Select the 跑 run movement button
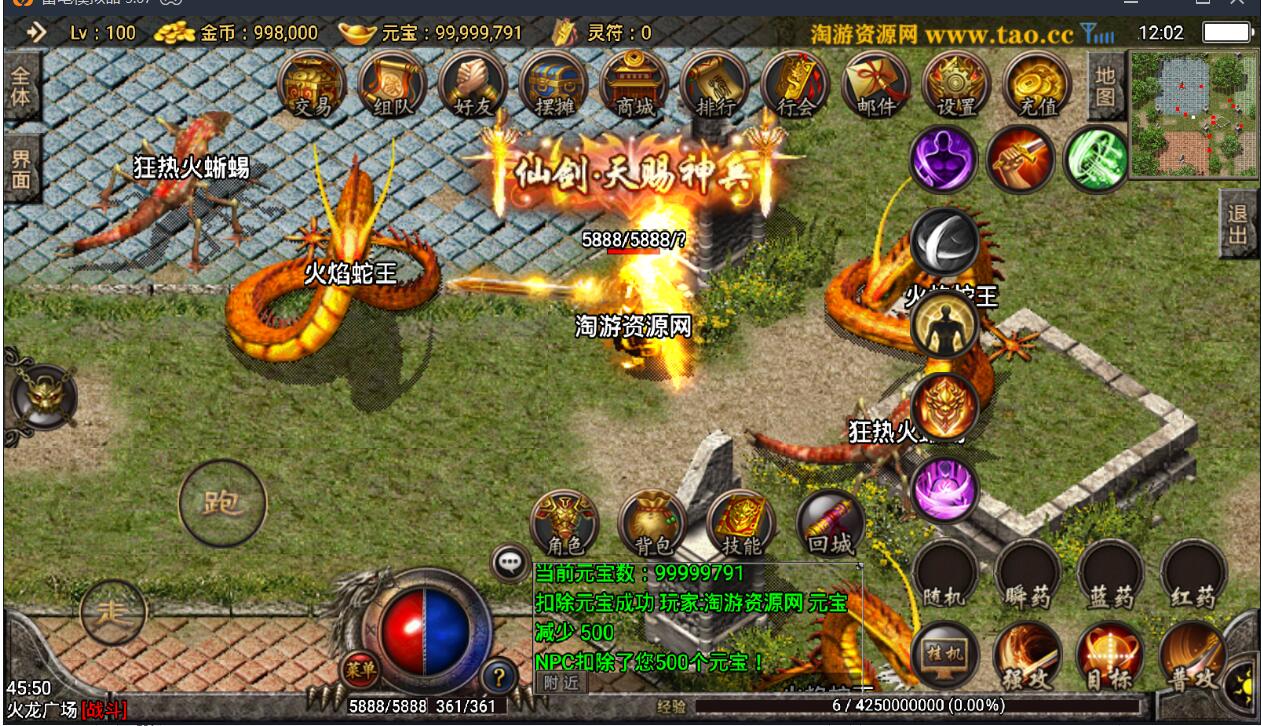Image resolution: width=1261 pixels, height=726 pixels. [222, 502]
